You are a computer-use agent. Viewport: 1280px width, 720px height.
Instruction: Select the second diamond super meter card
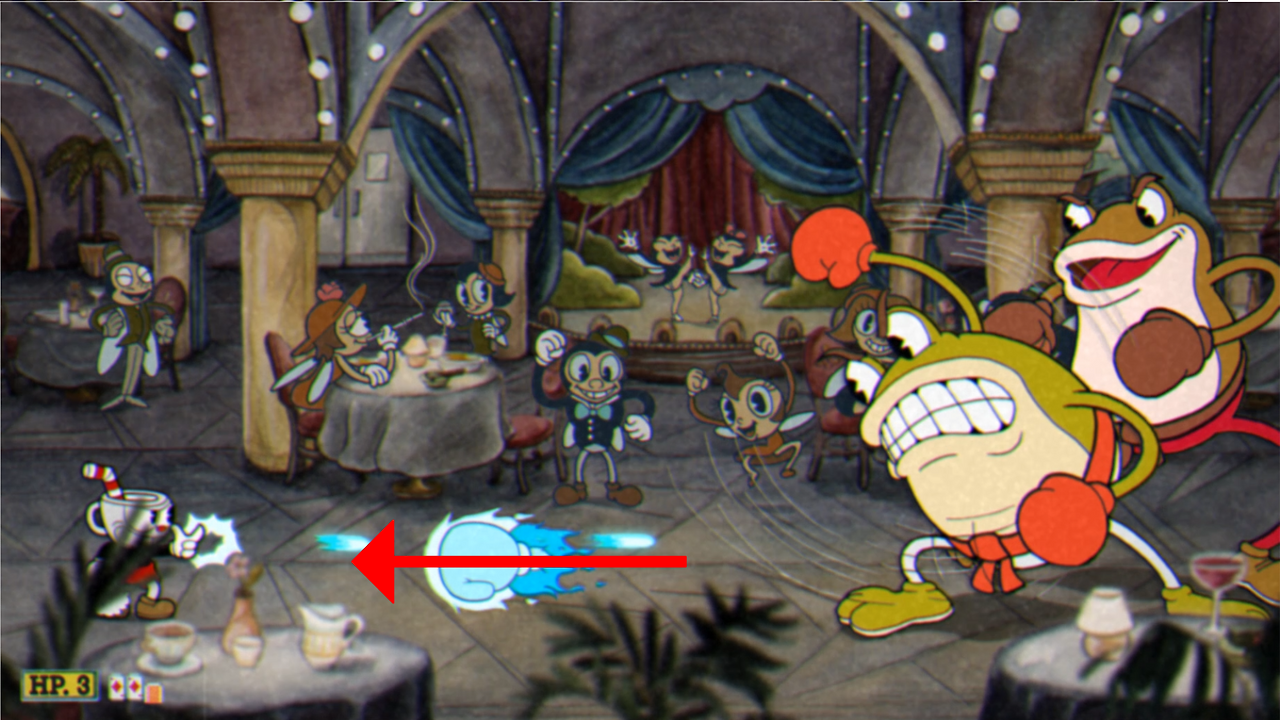133,690
